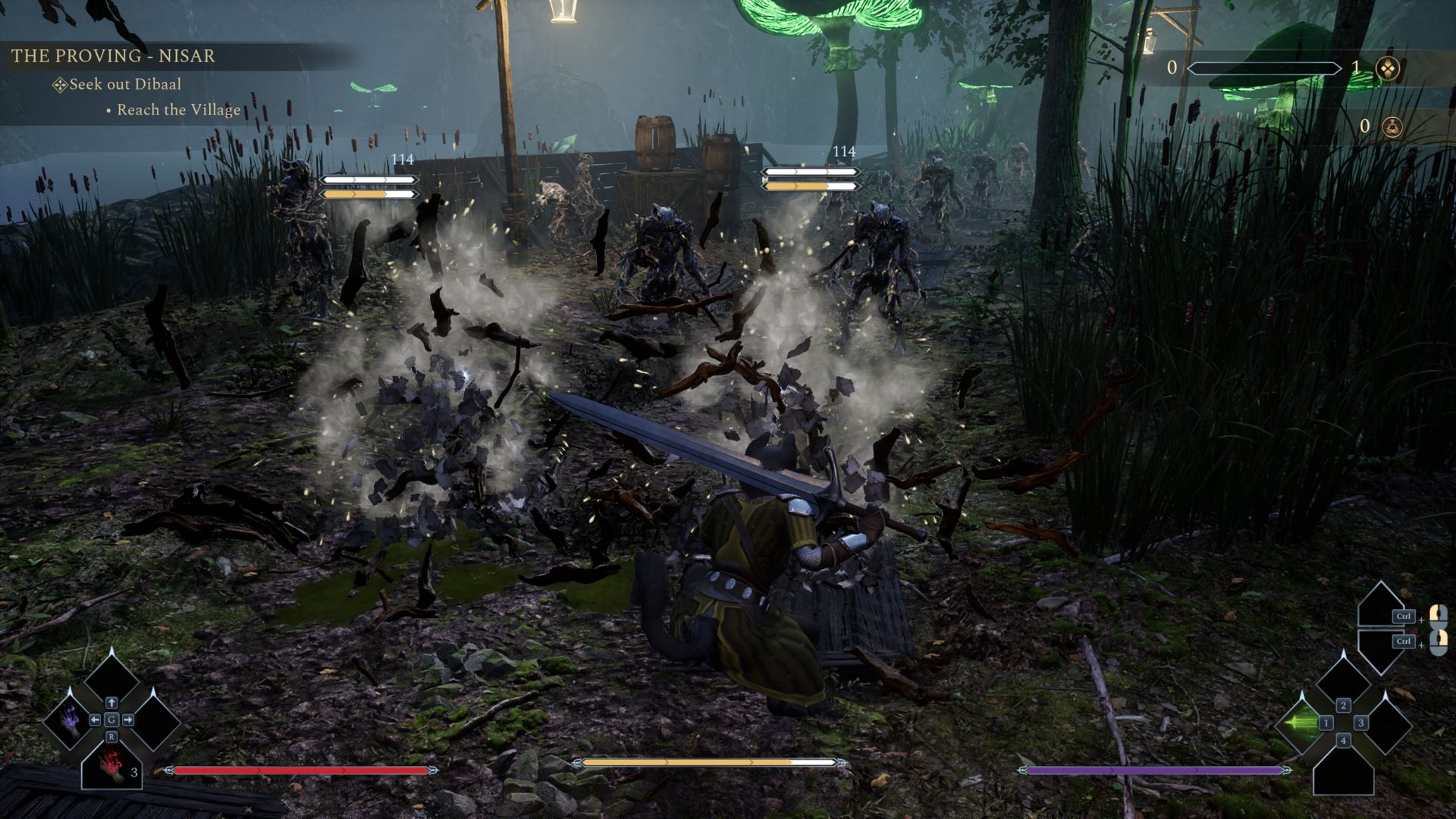This screenshot has height=819, width=1456.
Task: Open The Proving - Nisar quest tracker
Action: point(113,55)
